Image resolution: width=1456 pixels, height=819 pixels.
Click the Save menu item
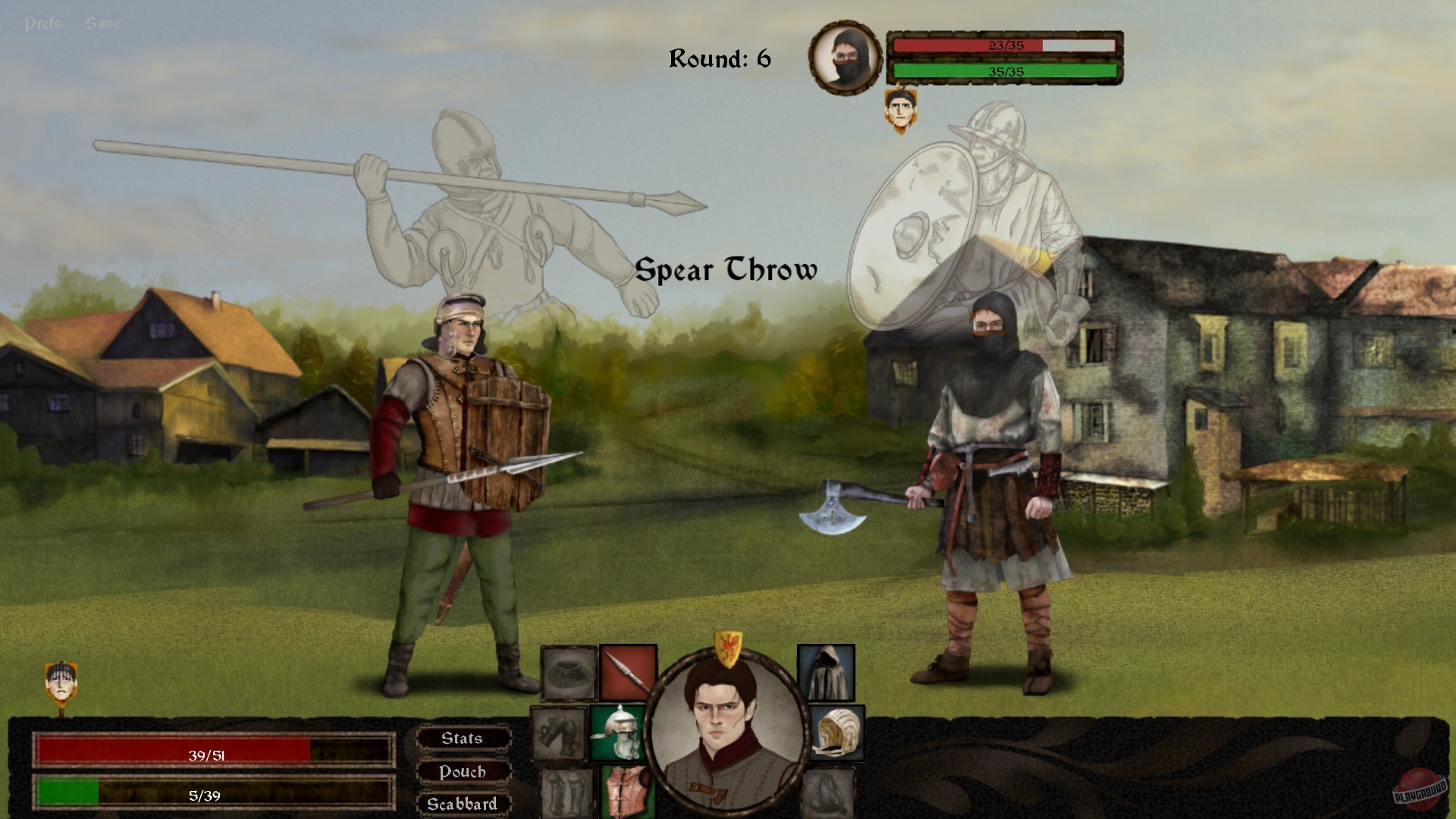[102, 21]
